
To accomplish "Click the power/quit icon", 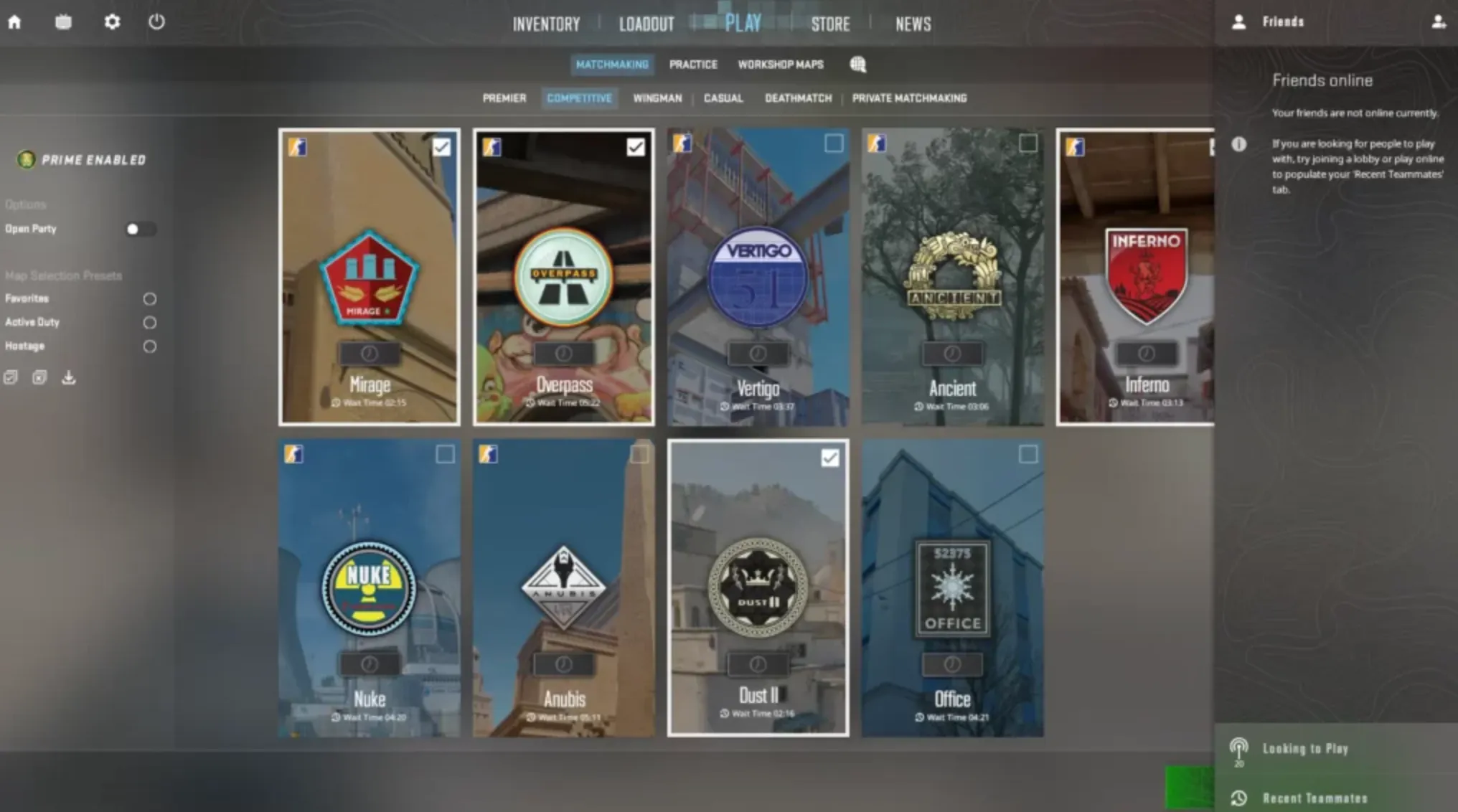I will (x=157, y=22).
